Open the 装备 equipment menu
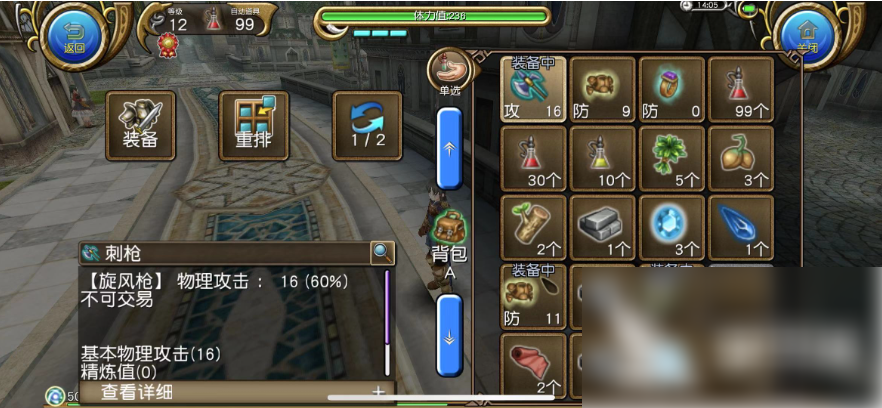 click(x=141, y=126)
